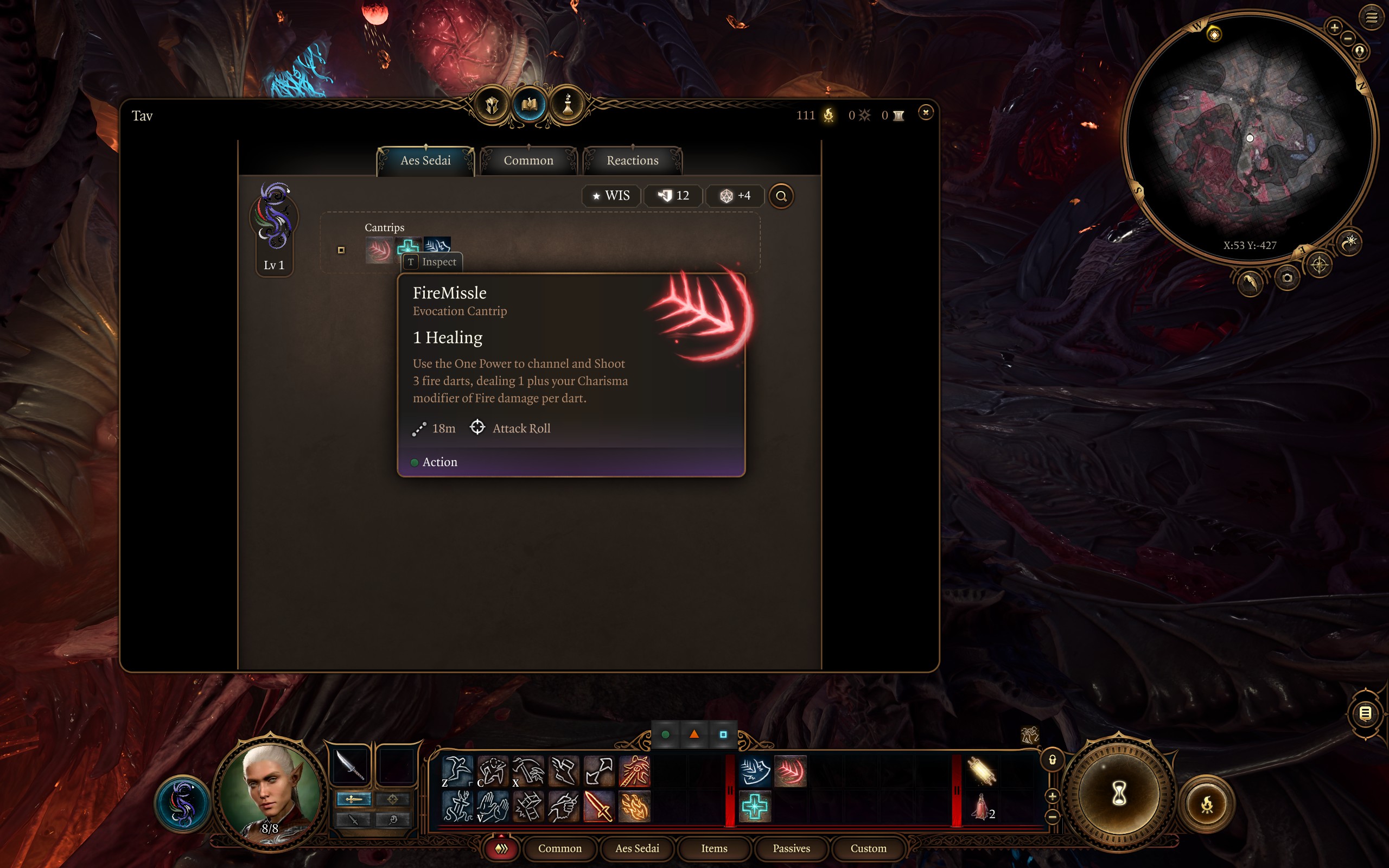
Task: Zoom in the minimap
Action: 1334,27
